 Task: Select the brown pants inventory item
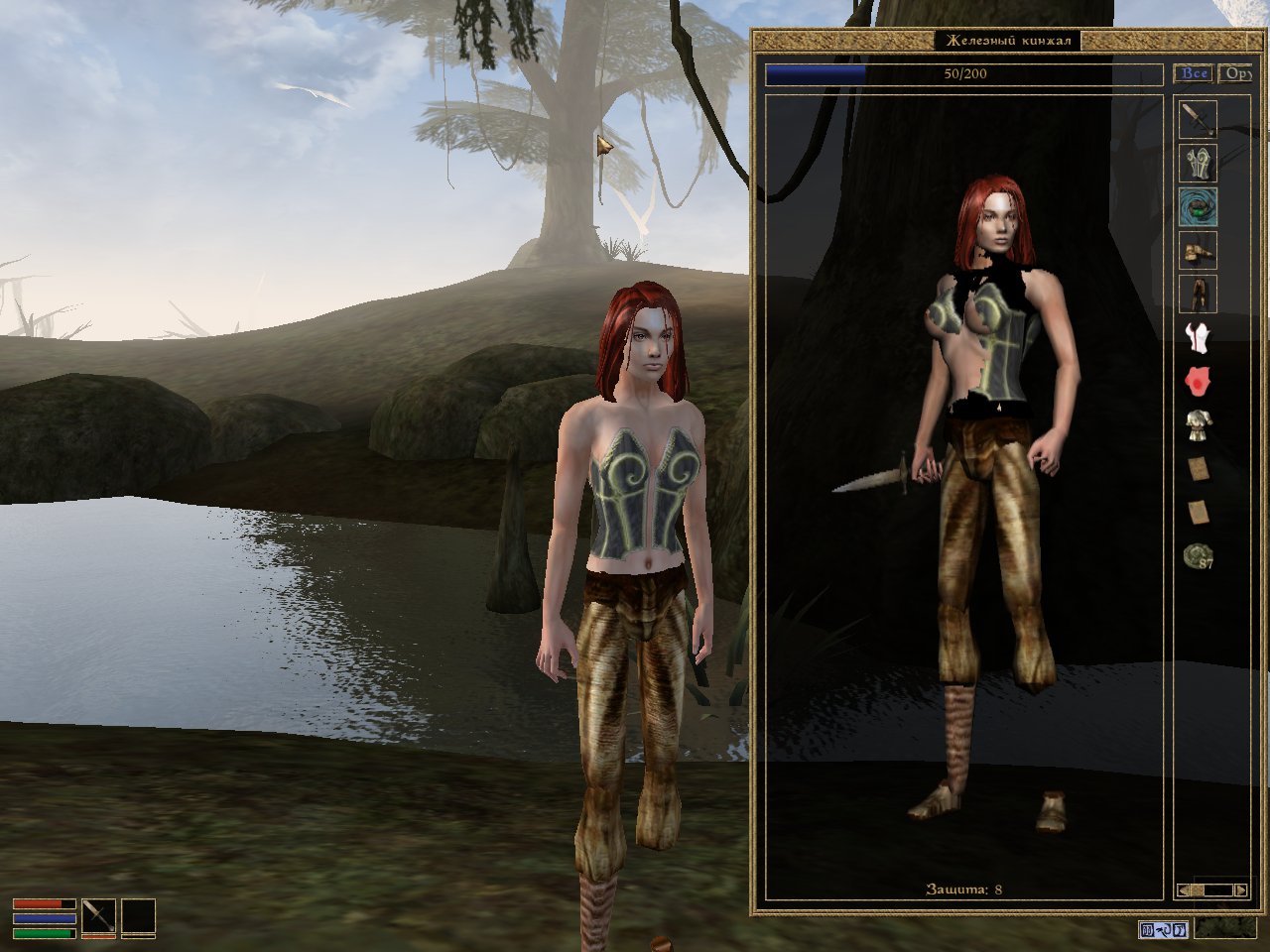click(1198, 295)
